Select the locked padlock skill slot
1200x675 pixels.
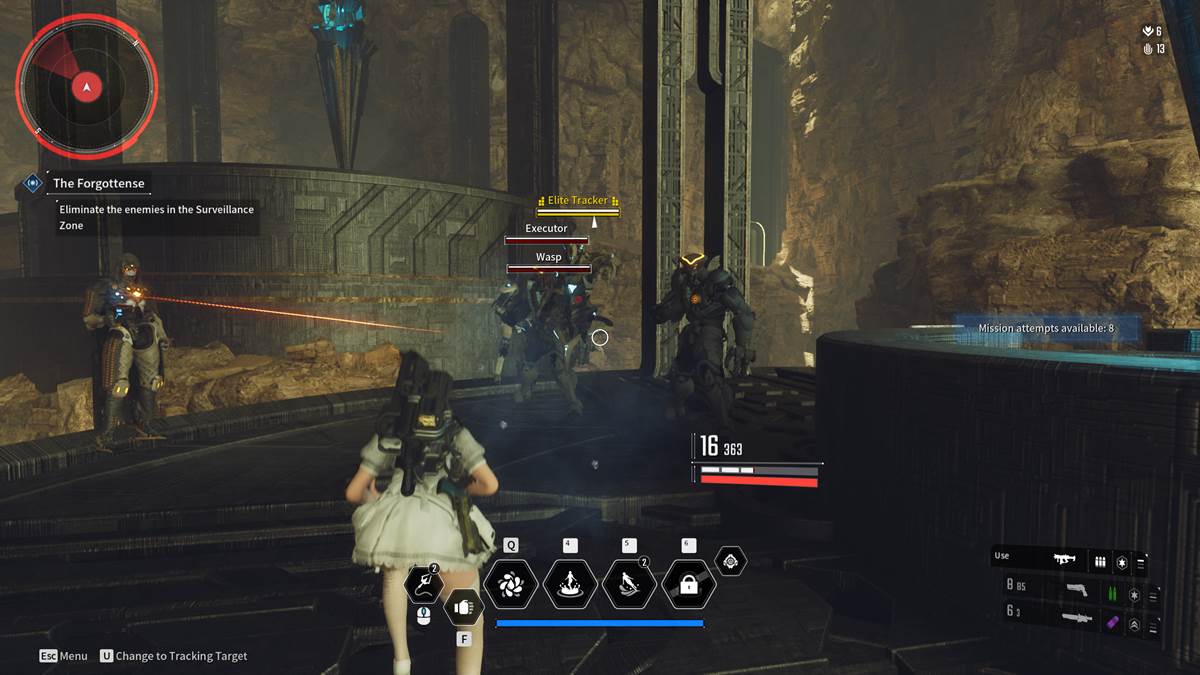[688, 584]
